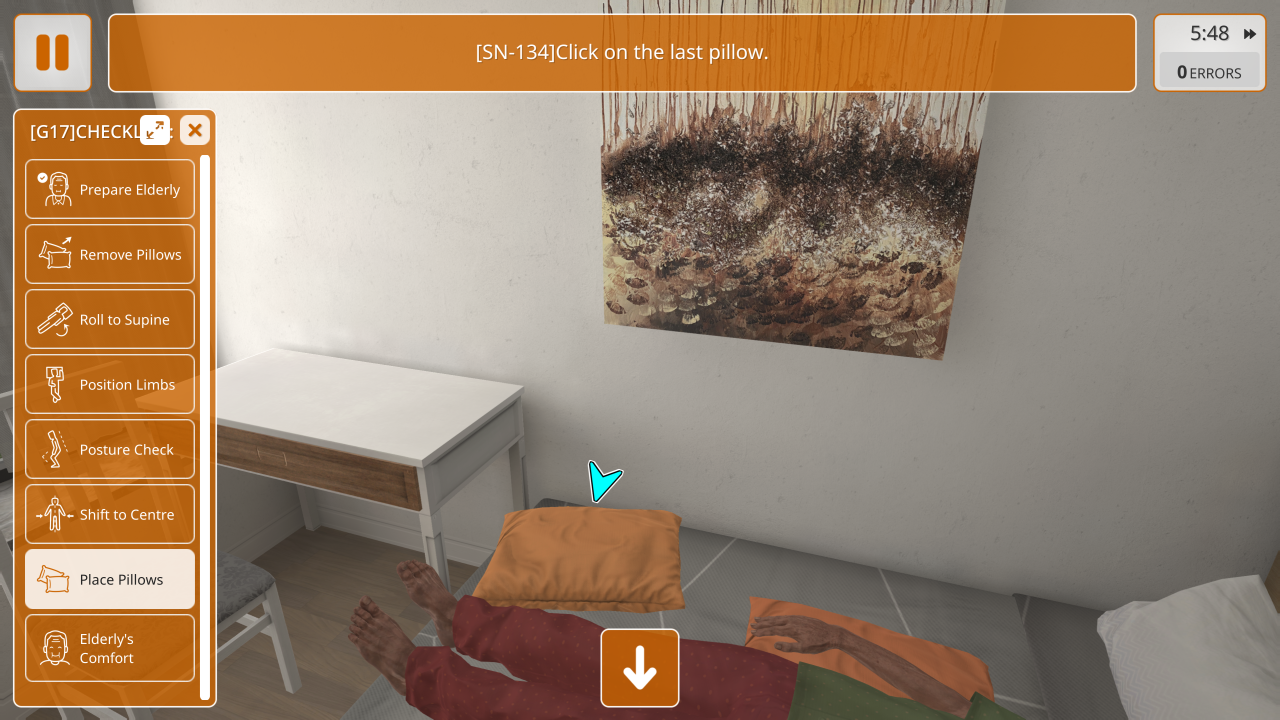Select the Prepare Elderly checklist step
This screenshot has height=720, width=1280.
tap(110, 189)
